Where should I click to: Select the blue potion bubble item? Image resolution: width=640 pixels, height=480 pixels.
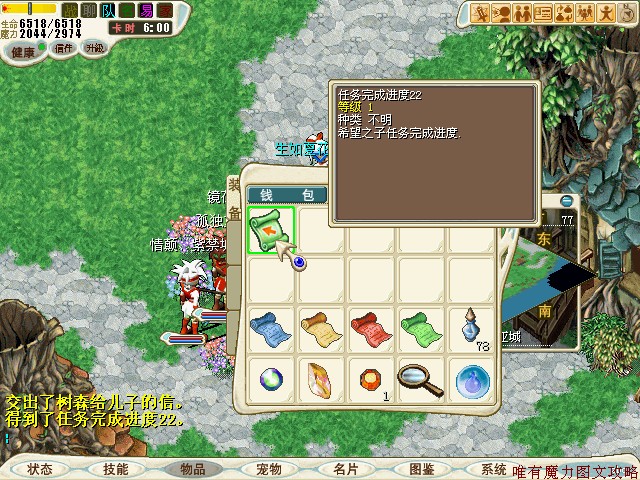470,379
